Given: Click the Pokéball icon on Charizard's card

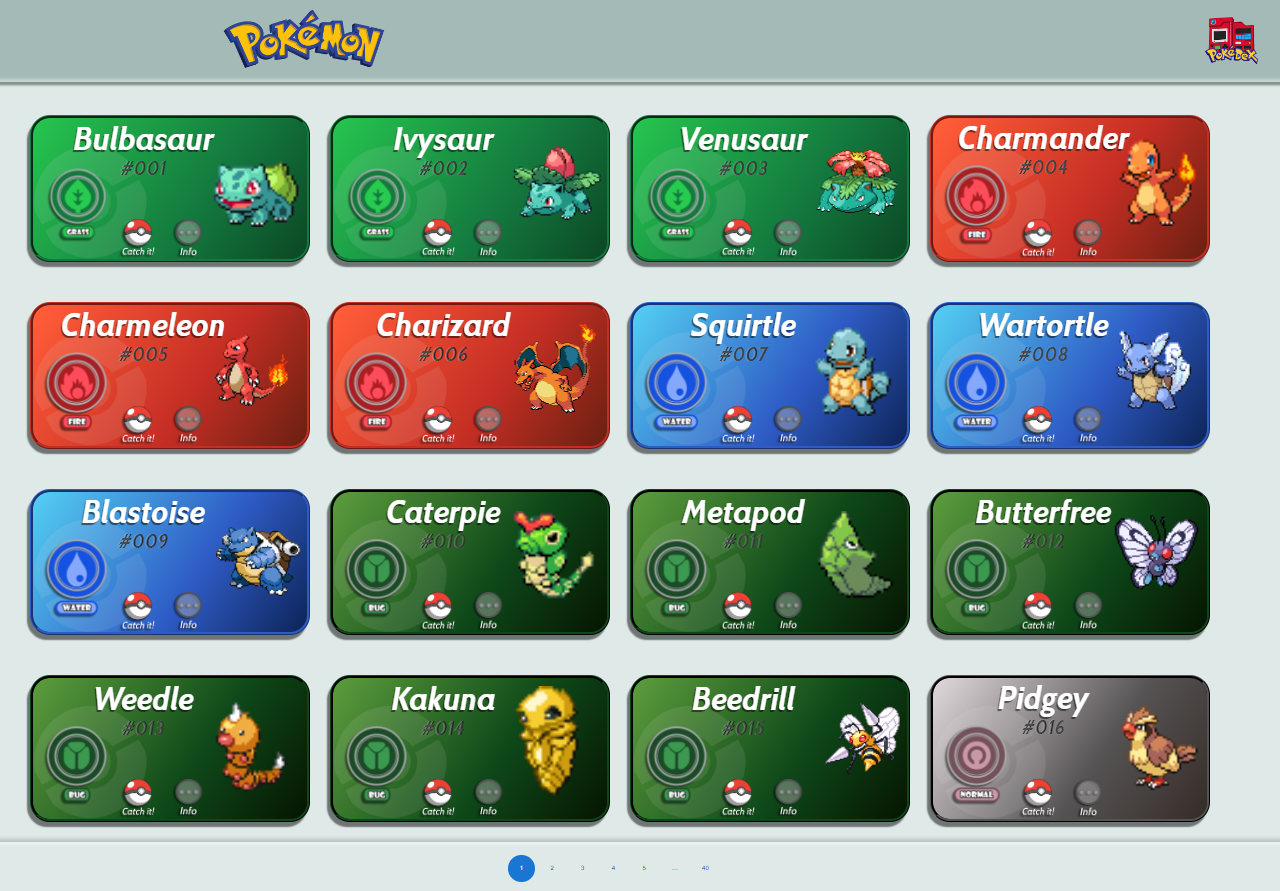Looking at the screenshot, I should coord(438,417).
